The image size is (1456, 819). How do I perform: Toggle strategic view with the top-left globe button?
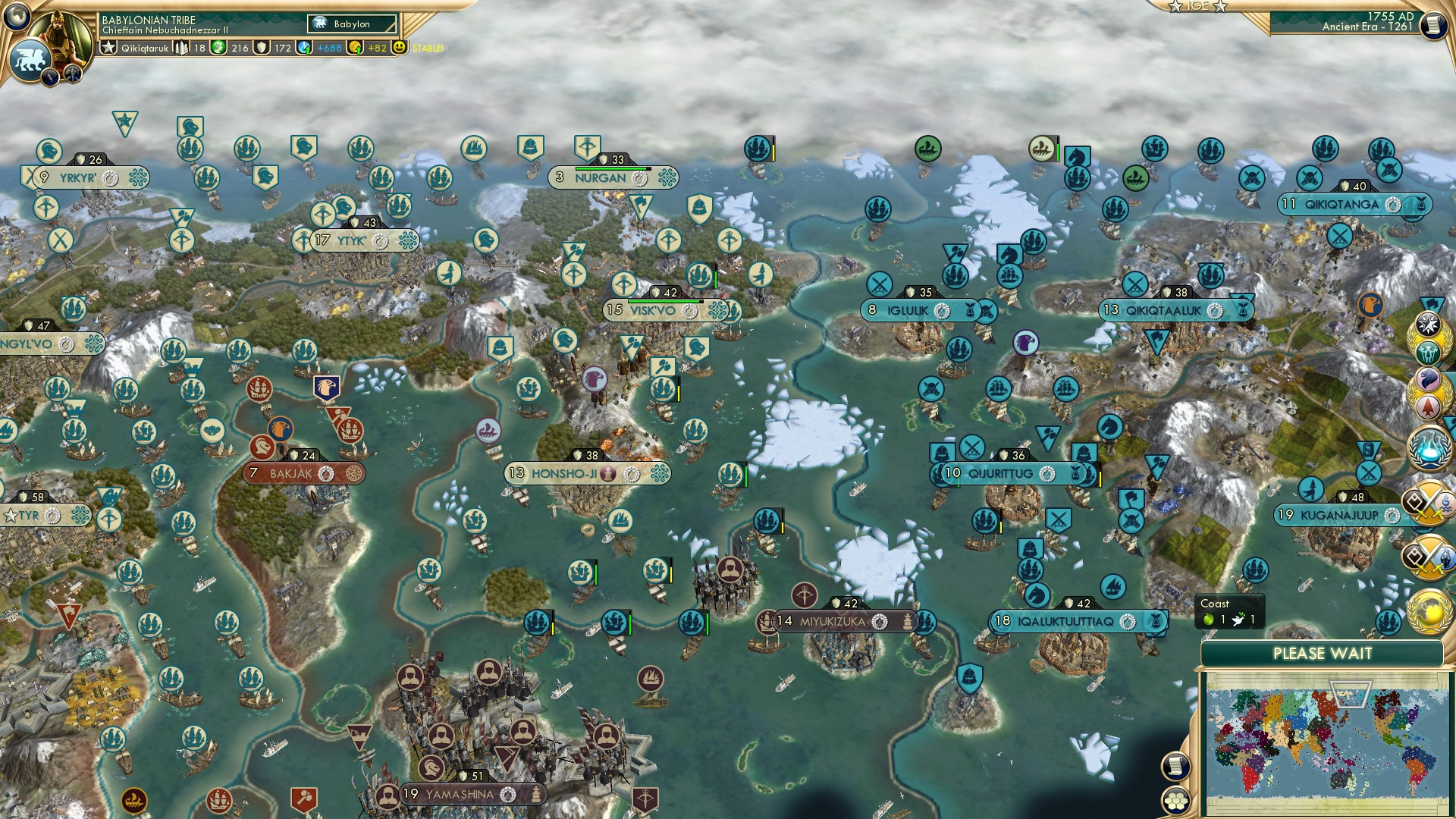17,17
